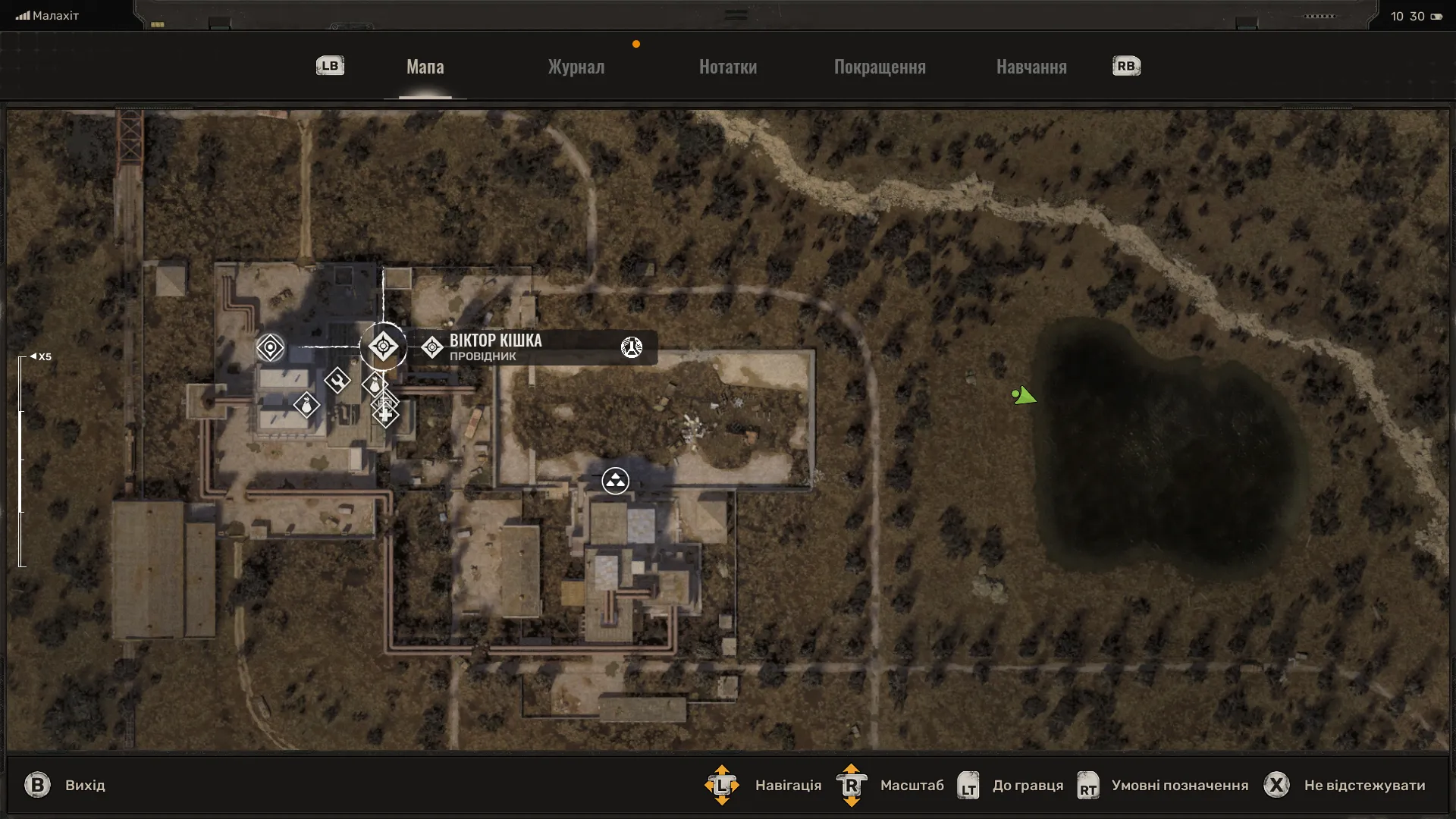
Task: Open the Покращення tab
Action: [x=880, y=67]
